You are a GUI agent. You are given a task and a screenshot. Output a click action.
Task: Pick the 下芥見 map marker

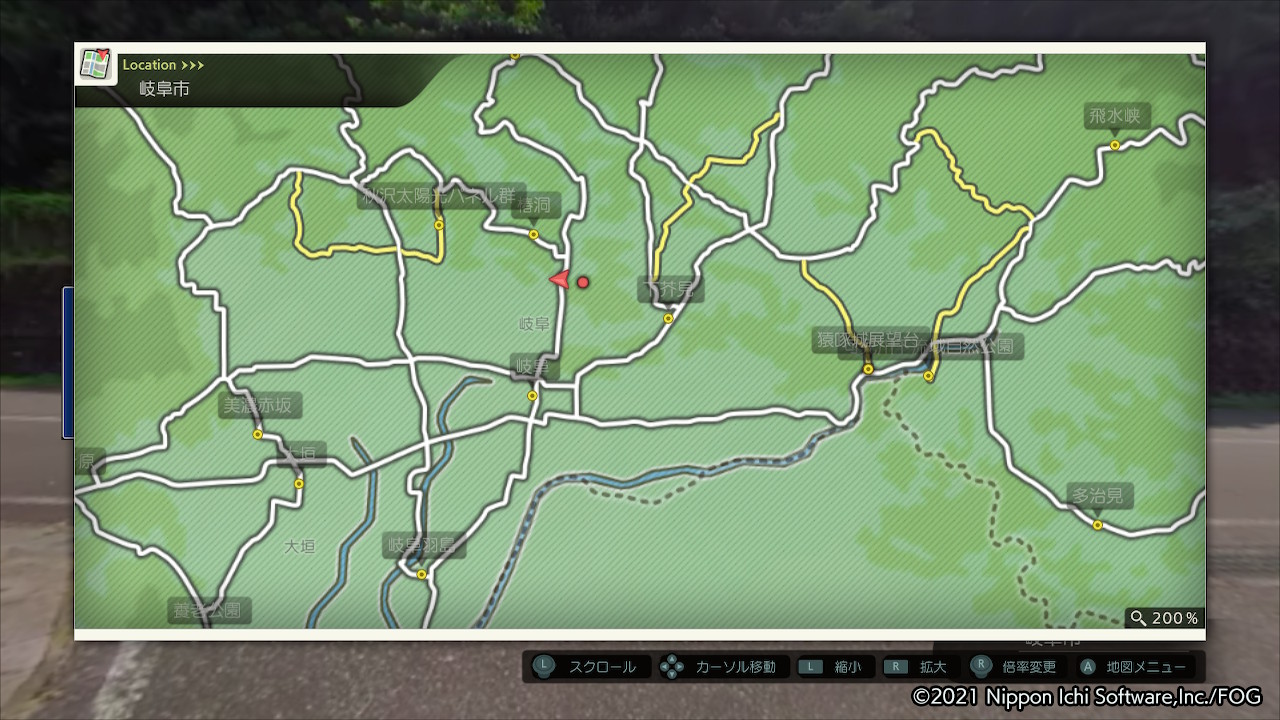coord(668,319)
